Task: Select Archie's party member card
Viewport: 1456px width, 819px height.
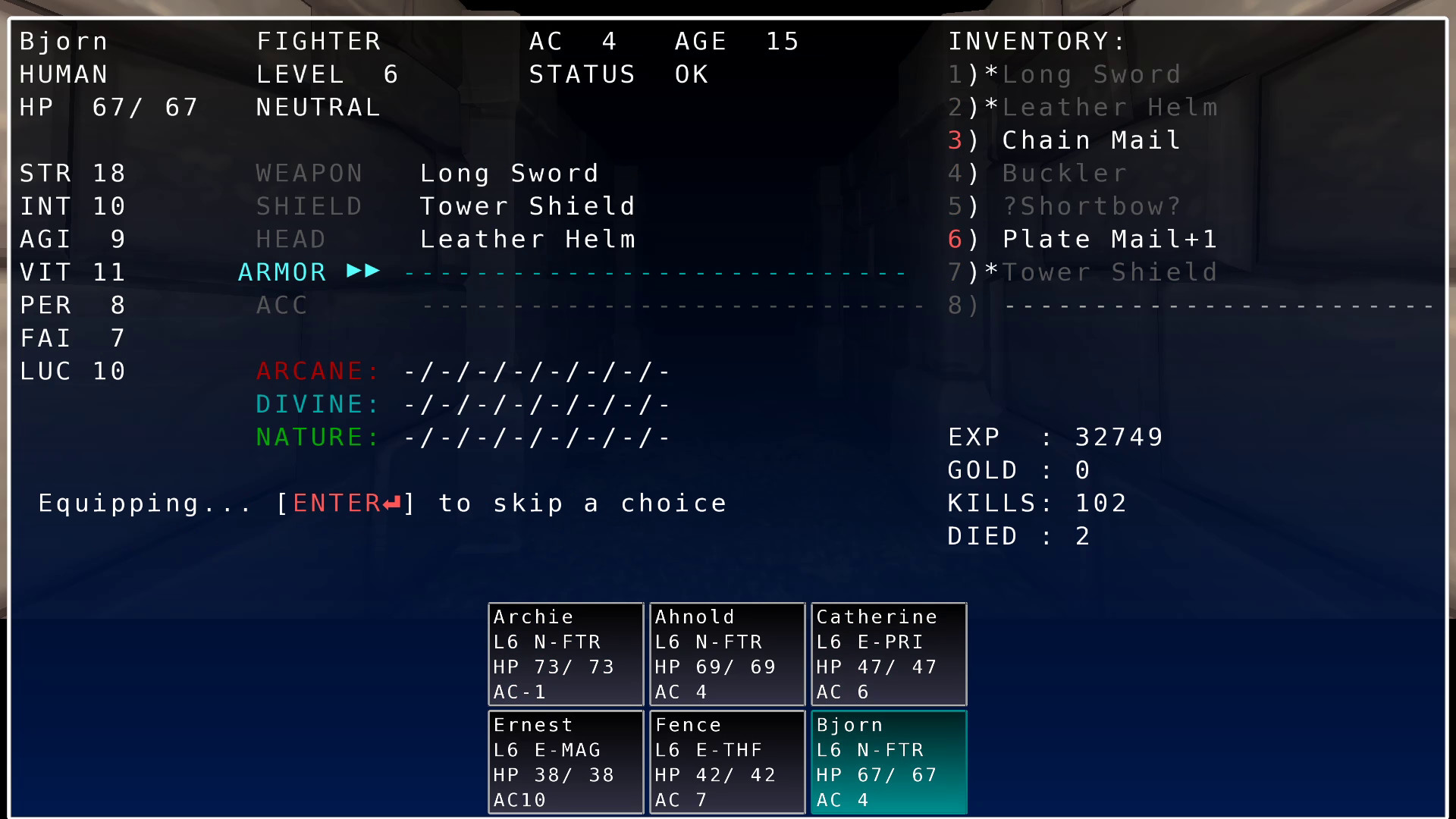Action: click(565, 654)
